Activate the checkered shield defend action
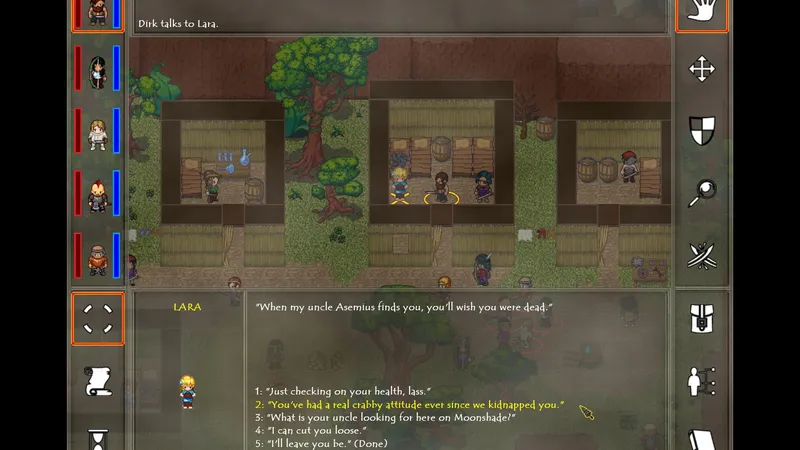The image size is (800, 450). click(x=702, y=131)
